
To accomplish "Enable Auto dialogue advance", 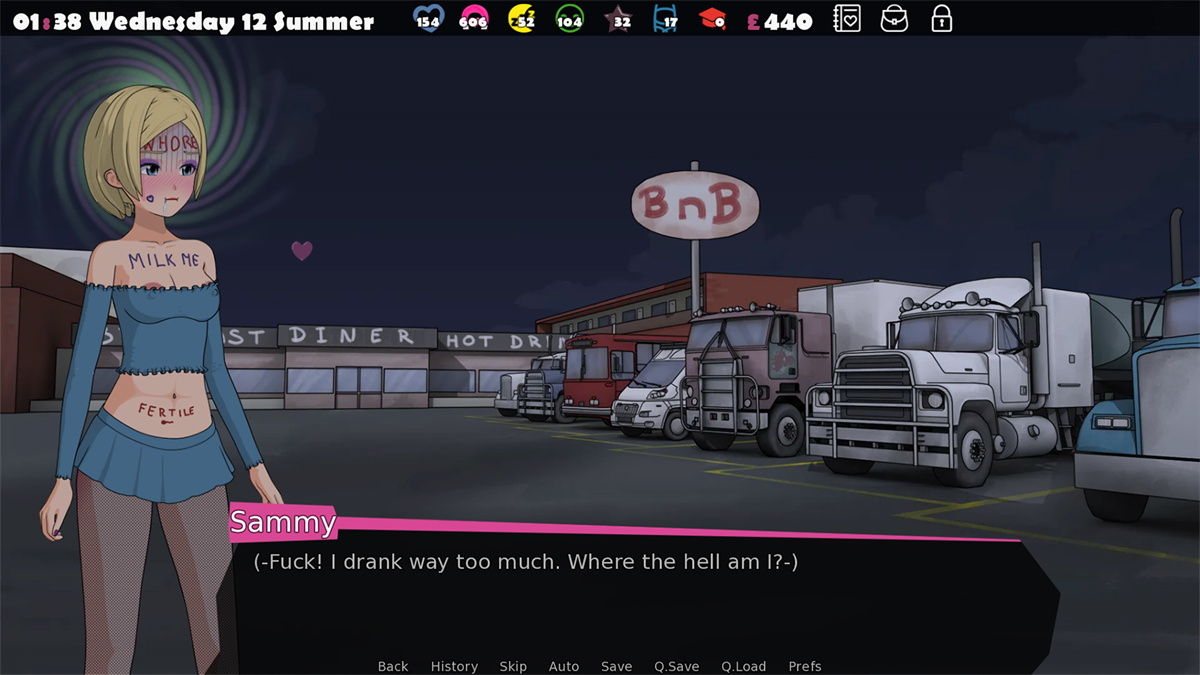I will point(564,666).
